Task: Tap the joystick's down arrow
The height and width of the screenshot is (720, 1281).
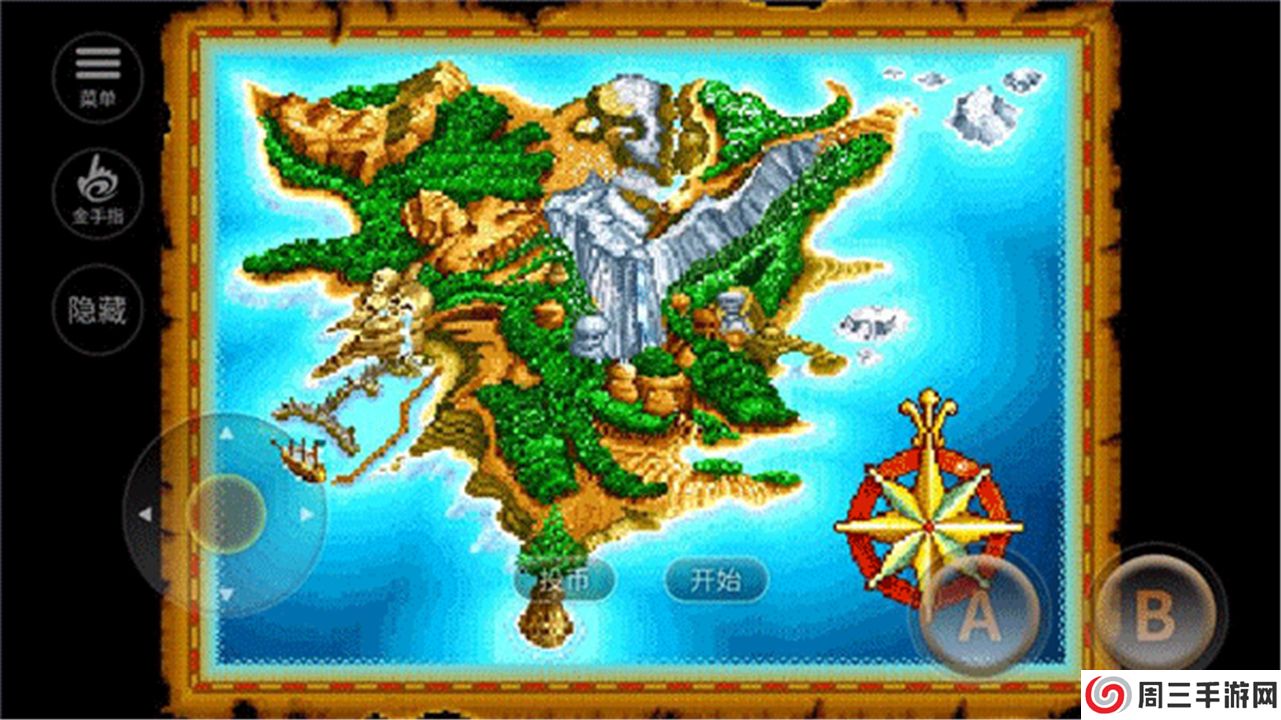Action: click(x=226, y=595)
